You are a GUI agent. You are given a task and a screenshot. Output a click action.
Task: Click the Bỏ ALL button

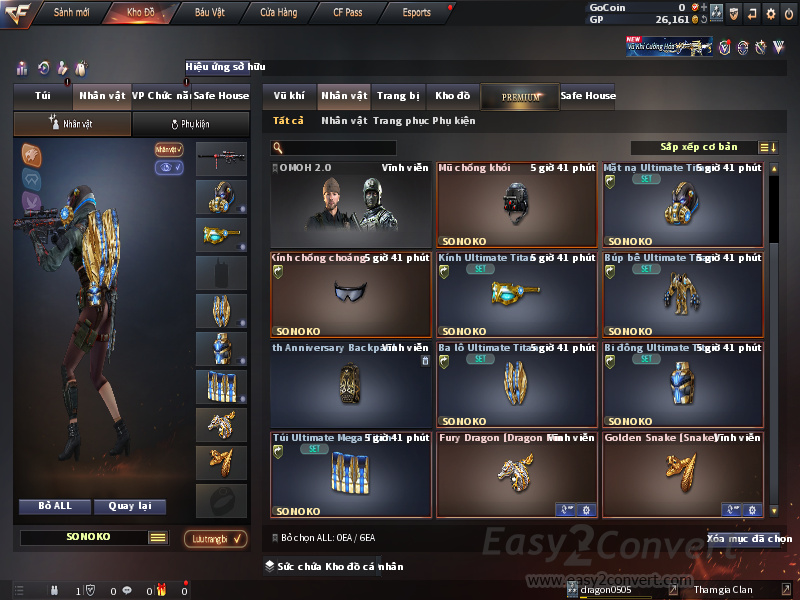pyautogui.click(x=55, y=506)
